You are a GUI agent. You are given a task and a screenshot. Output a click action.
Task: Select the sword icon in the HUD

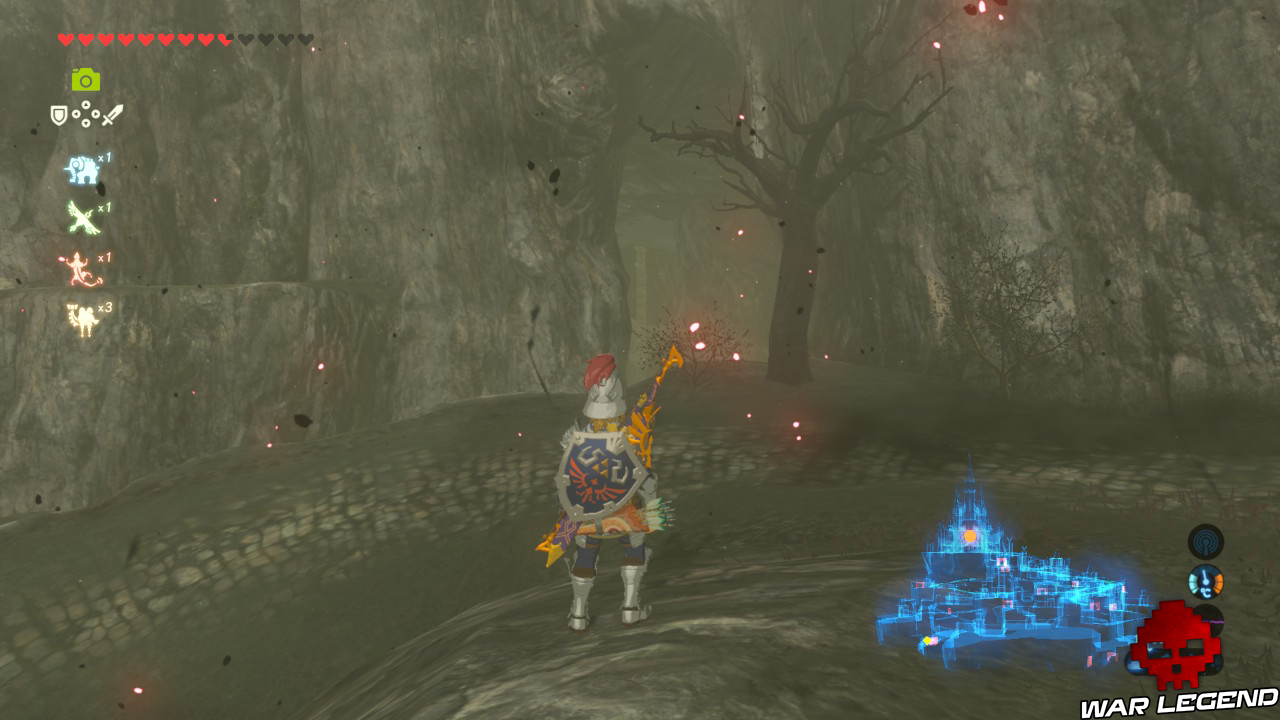pyautogui.click(x=112, y=113)
